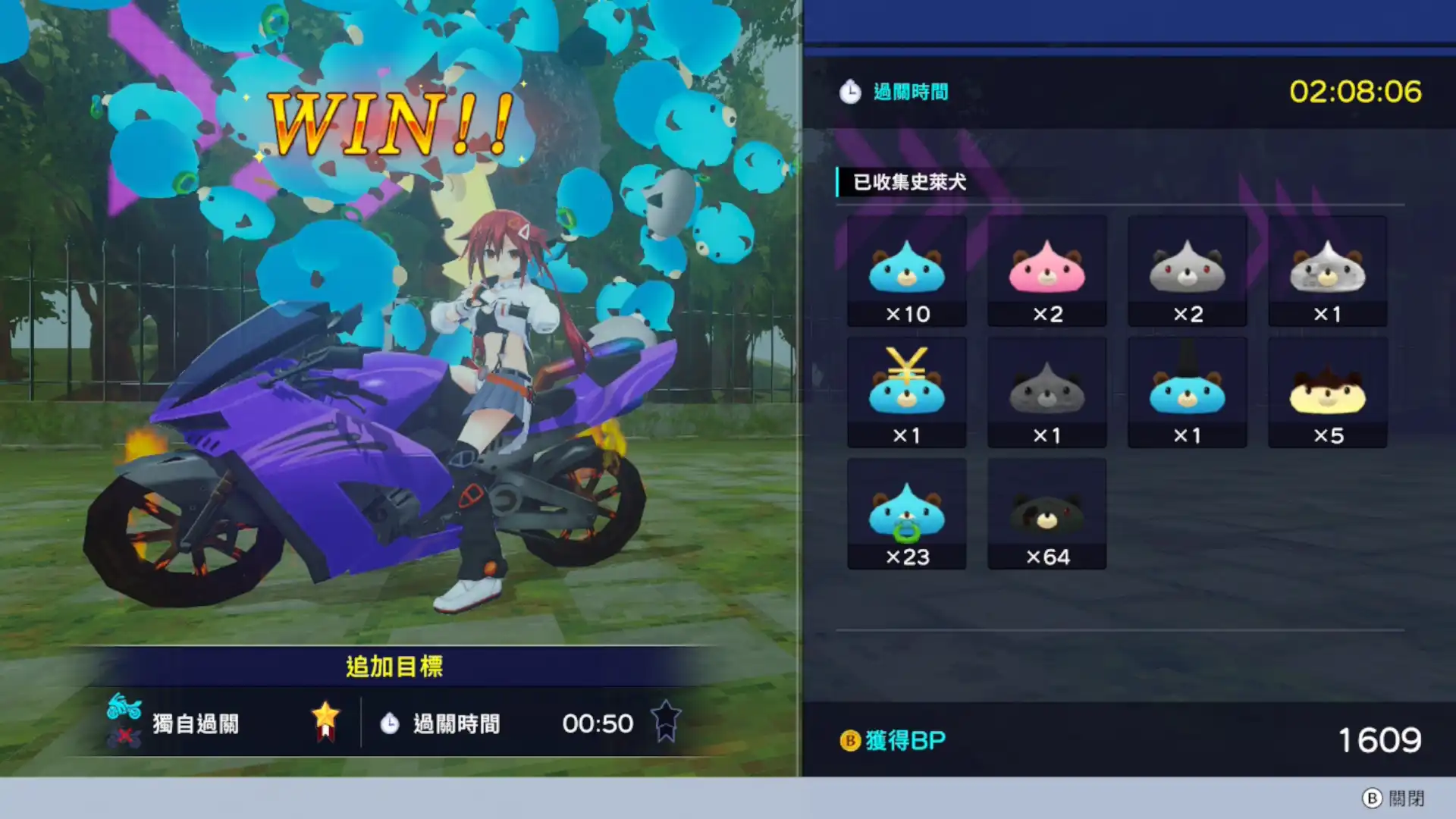The width and height of the screenshot is (1456, 819).
Task: Toggle the unearned star for 過關時間 00:50
Action: click(x=665, y=722)
